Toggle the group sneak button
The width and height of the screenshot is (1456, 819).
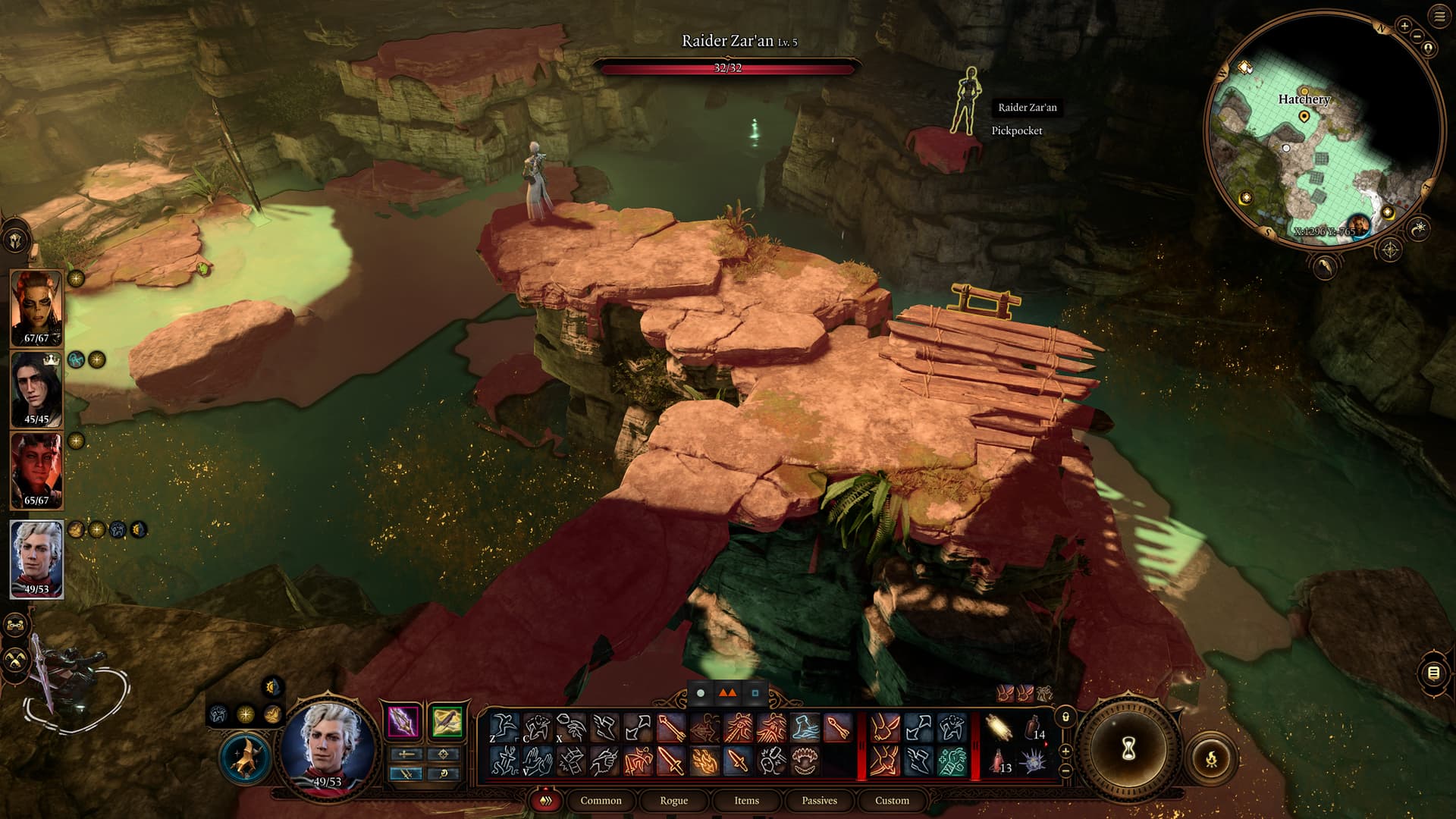pos(16,659)
